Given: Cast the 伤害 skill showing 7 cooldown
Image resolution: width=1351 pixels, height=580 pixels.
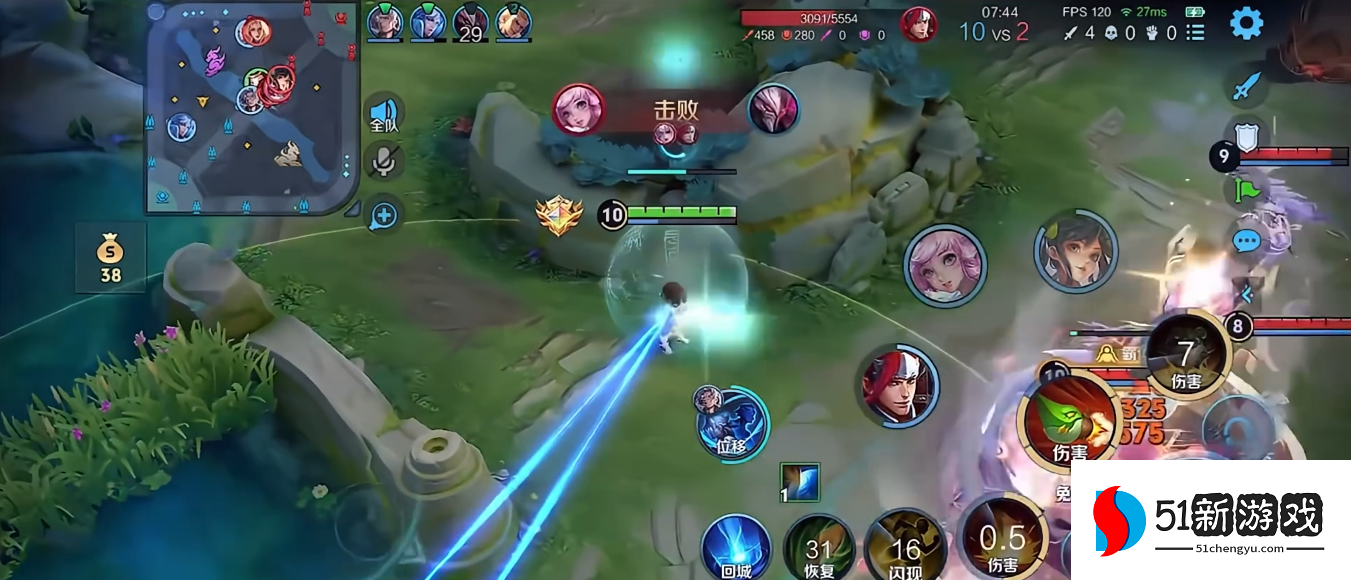Looking at the screenshot, I should pyautogui.click(x=1186, y=355).
